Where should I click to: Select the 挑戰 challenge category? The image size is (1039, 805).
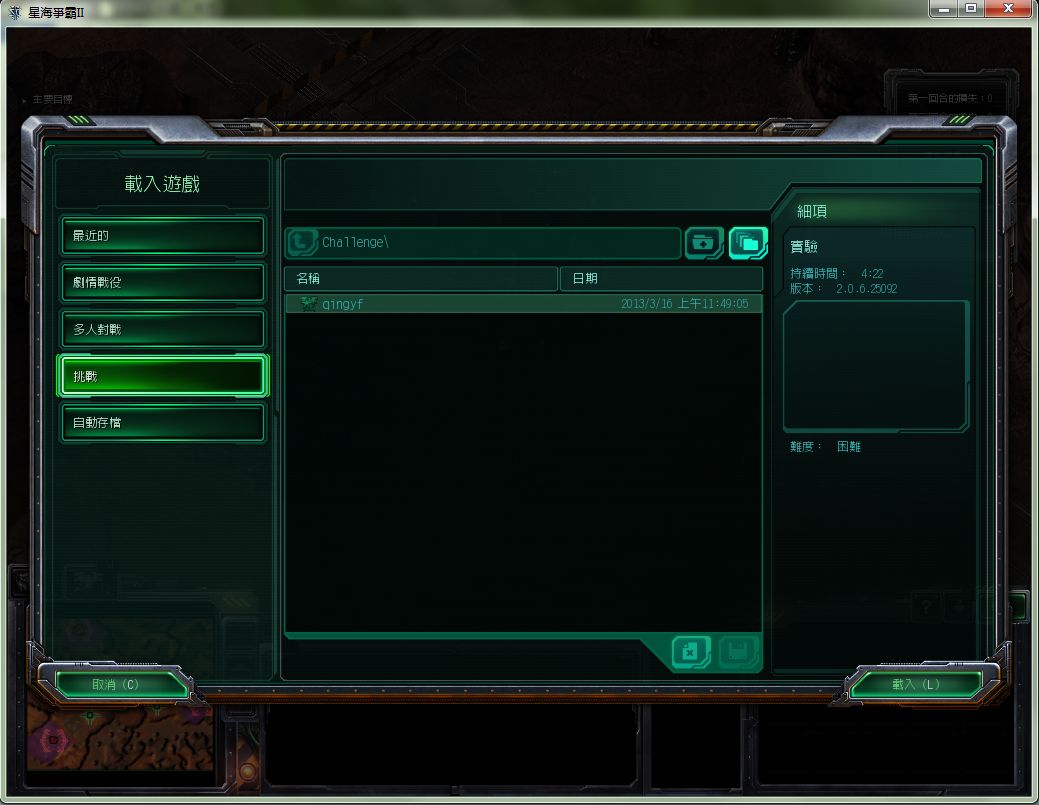click(162, 376)
